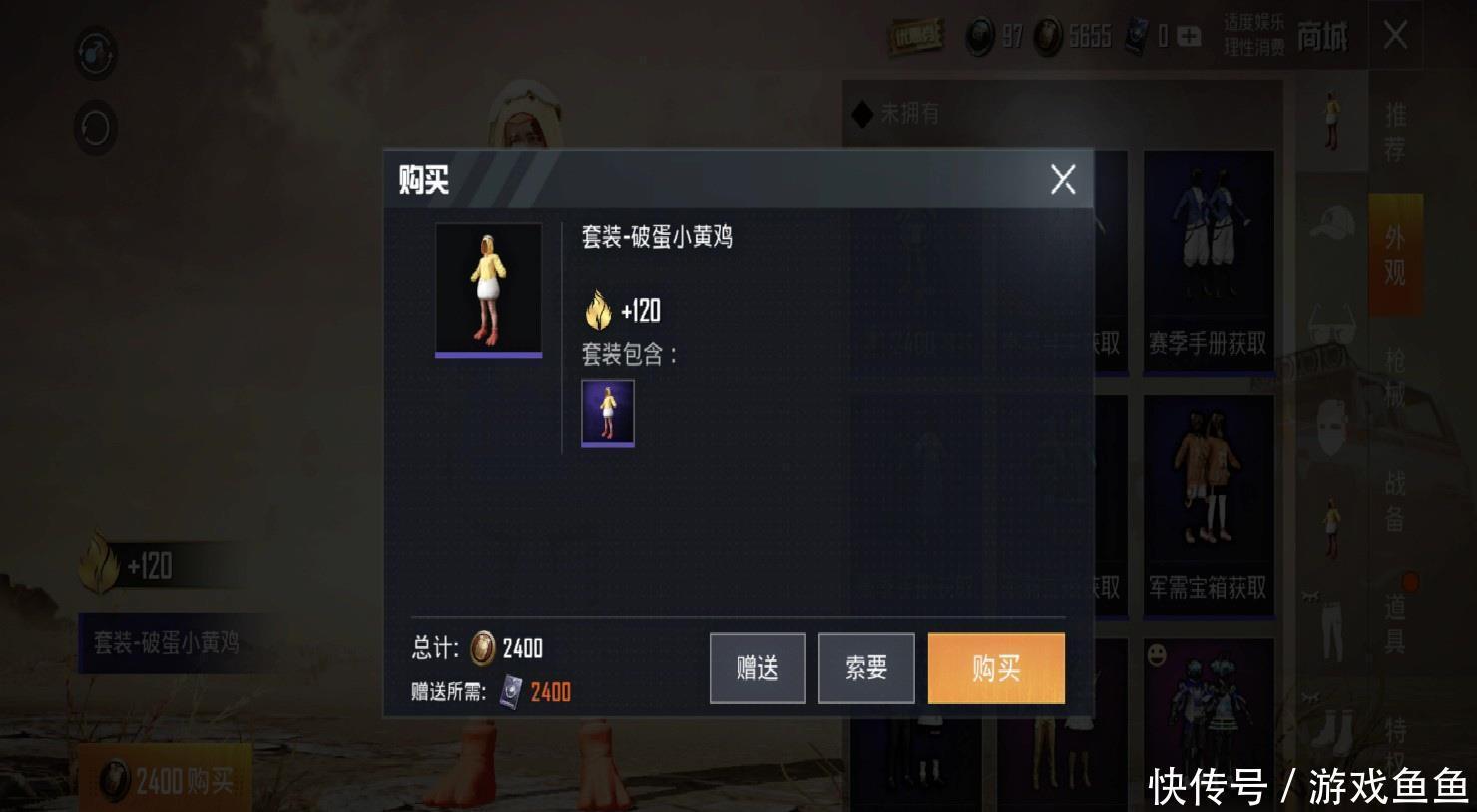This screenshot has width=1477, height=812.
Task: Select the socks category icon in sidebar
Action: 1333,729
